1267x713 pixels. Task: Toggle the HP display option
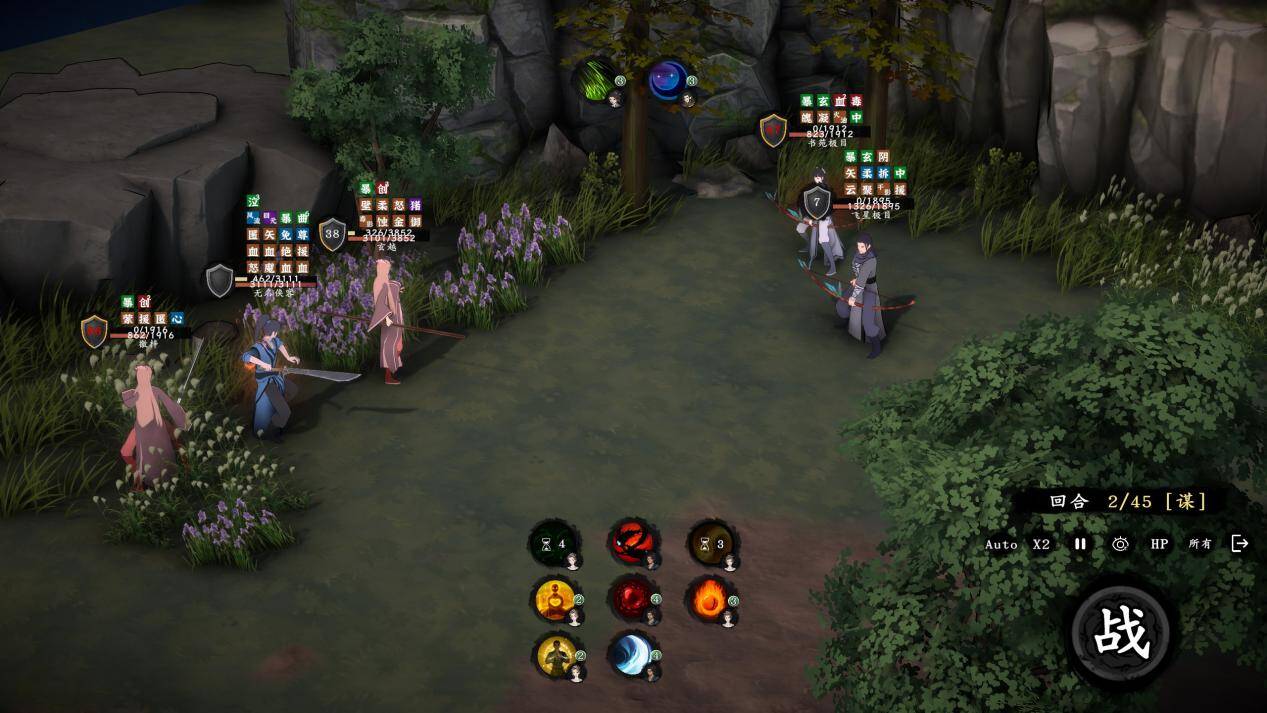[x=1159, y=544]
